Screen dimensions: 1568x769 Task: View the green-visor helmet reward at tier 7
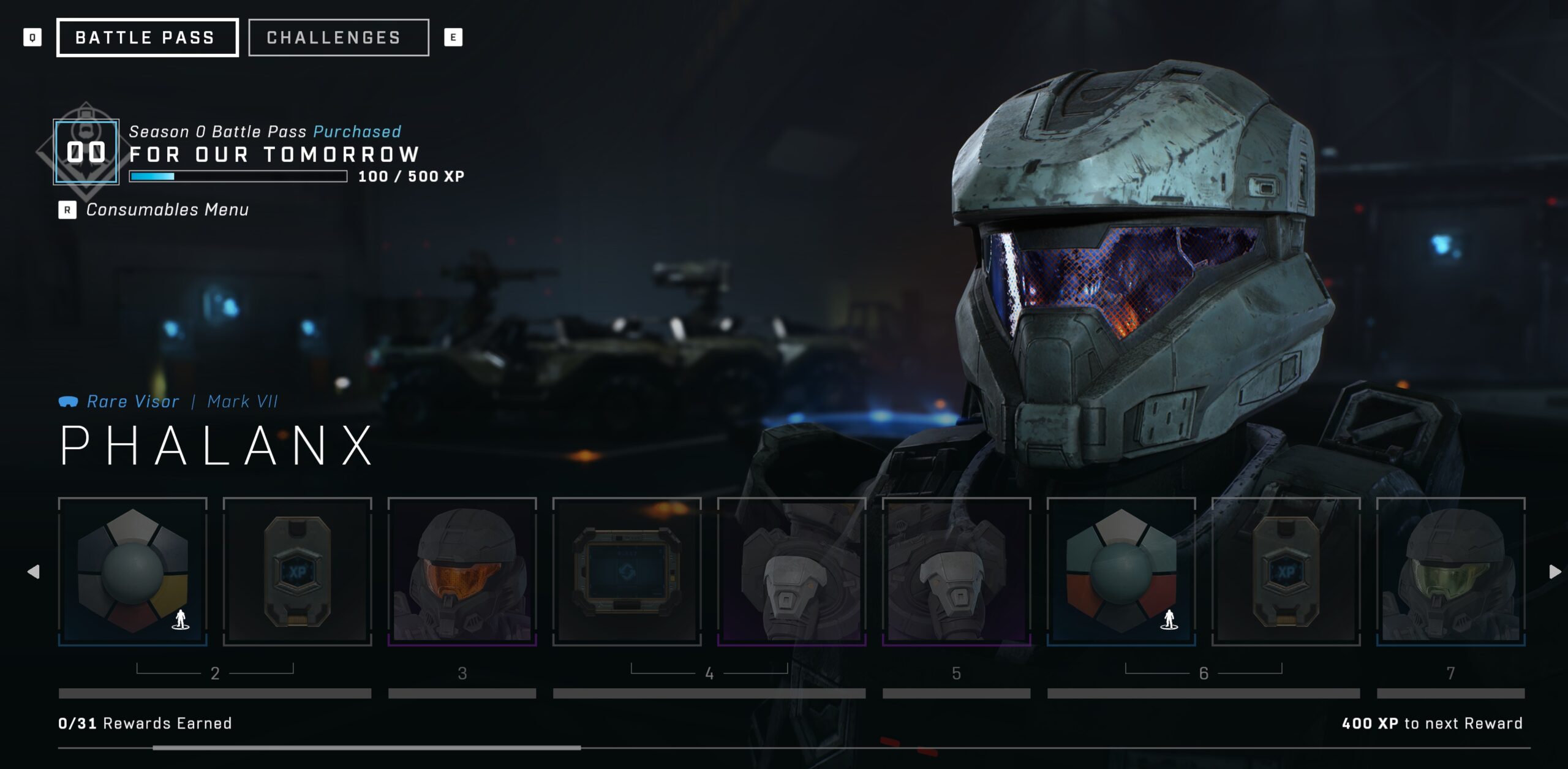pos(1450,573)
